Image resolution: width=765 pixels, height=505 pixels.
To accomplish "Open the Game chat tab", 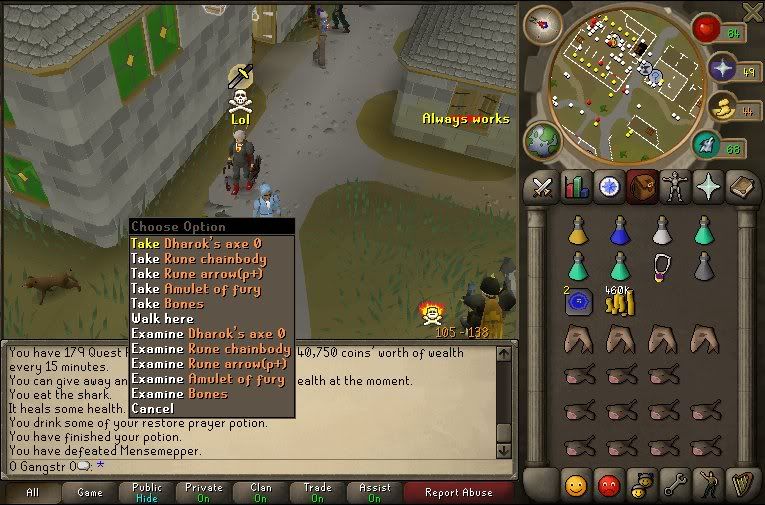I will 90,492.
